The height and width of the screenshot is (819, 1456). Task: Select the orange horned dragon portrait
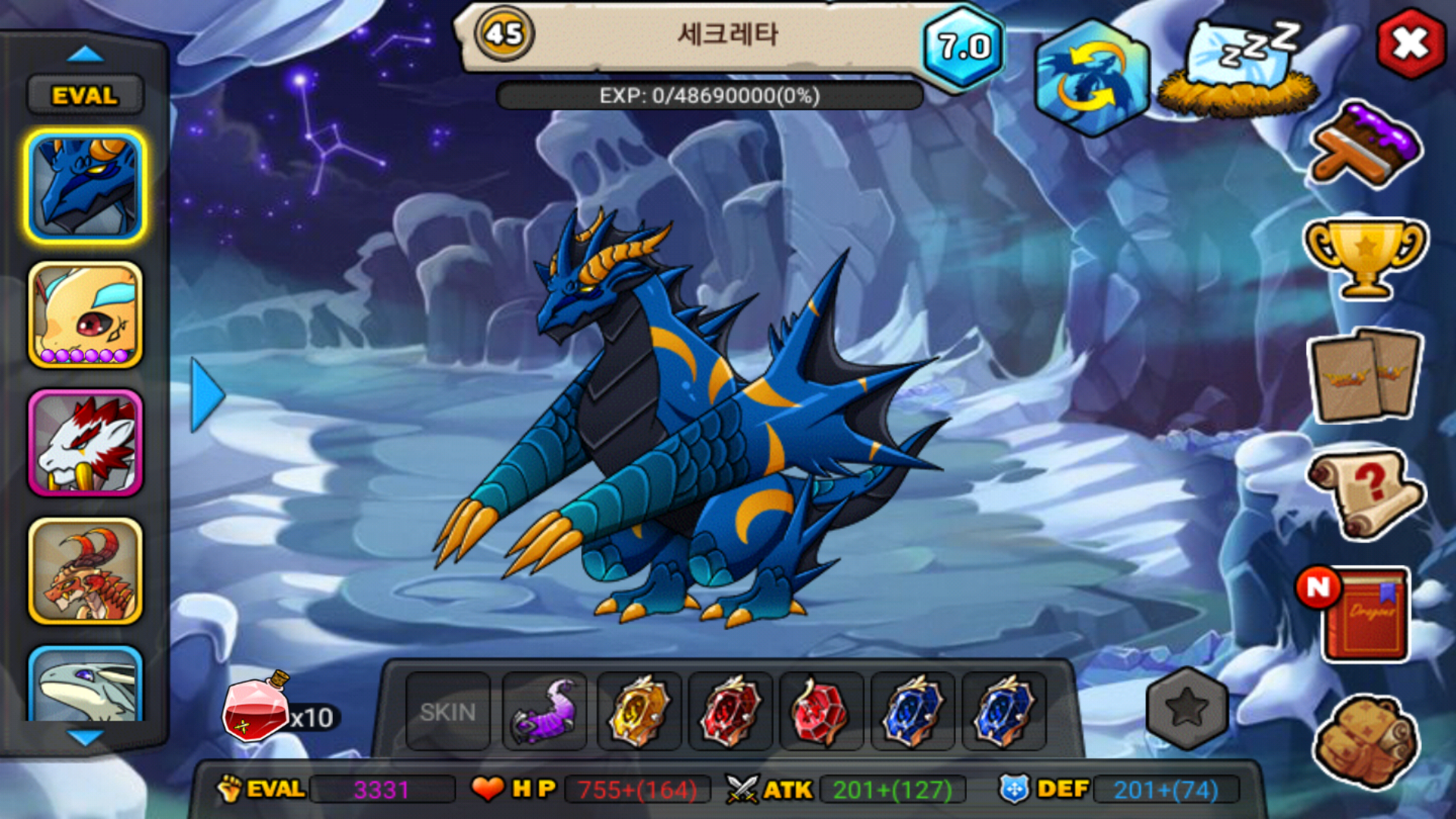[x=86, y=571]
